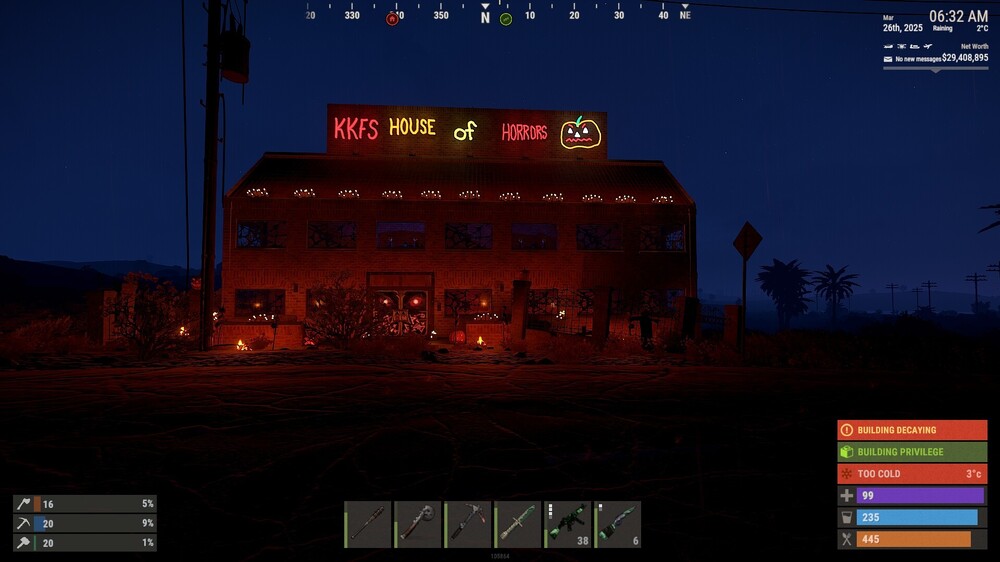Click the green marker on the compass

[x=506, y=19]
